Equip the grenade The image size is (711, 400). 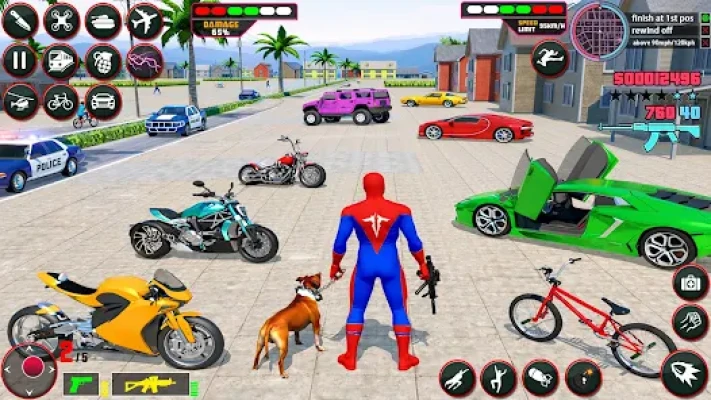point(103,61)
